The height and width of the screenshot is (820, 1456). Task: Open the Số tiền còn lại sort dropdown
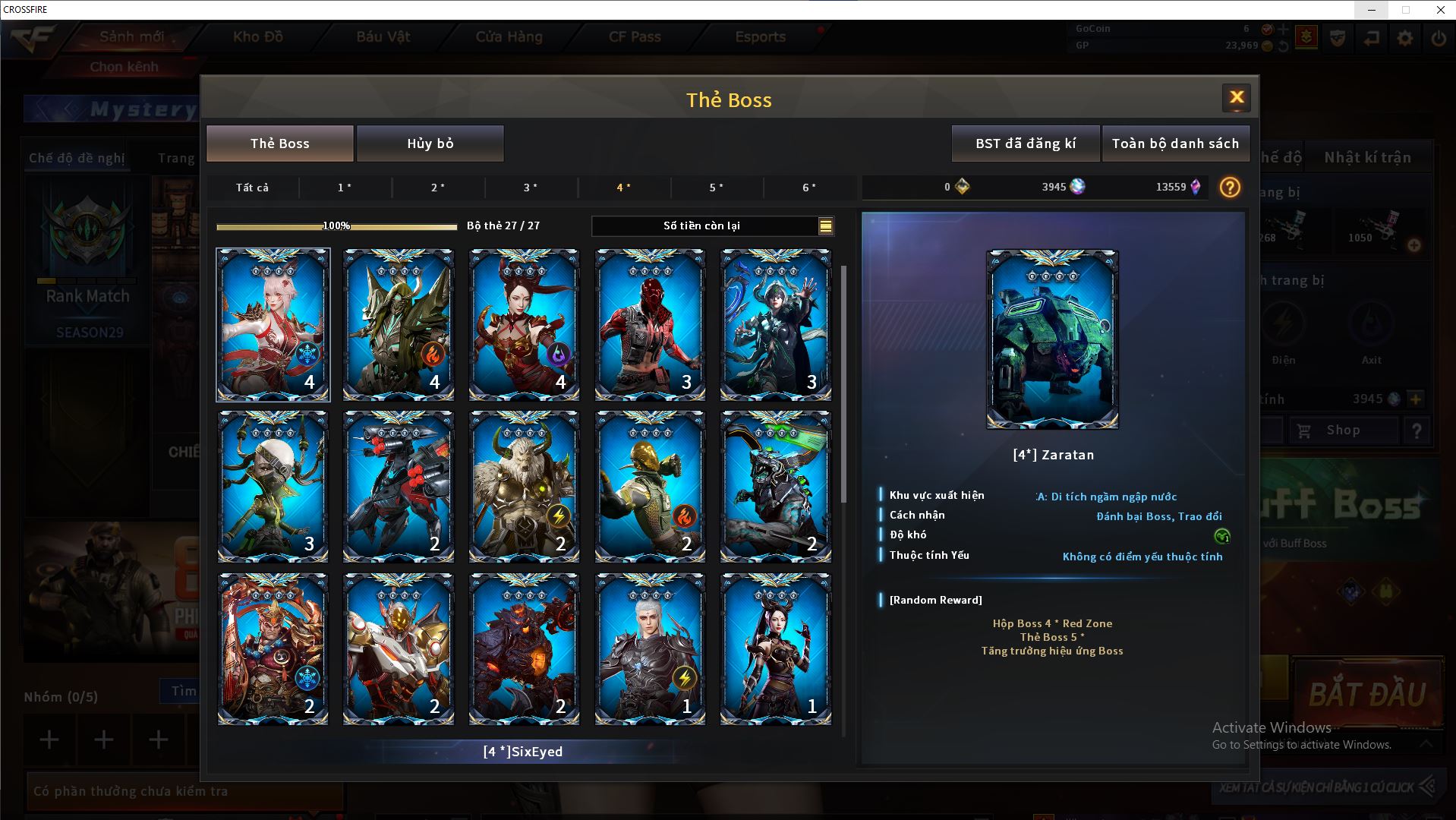point(825,225)
